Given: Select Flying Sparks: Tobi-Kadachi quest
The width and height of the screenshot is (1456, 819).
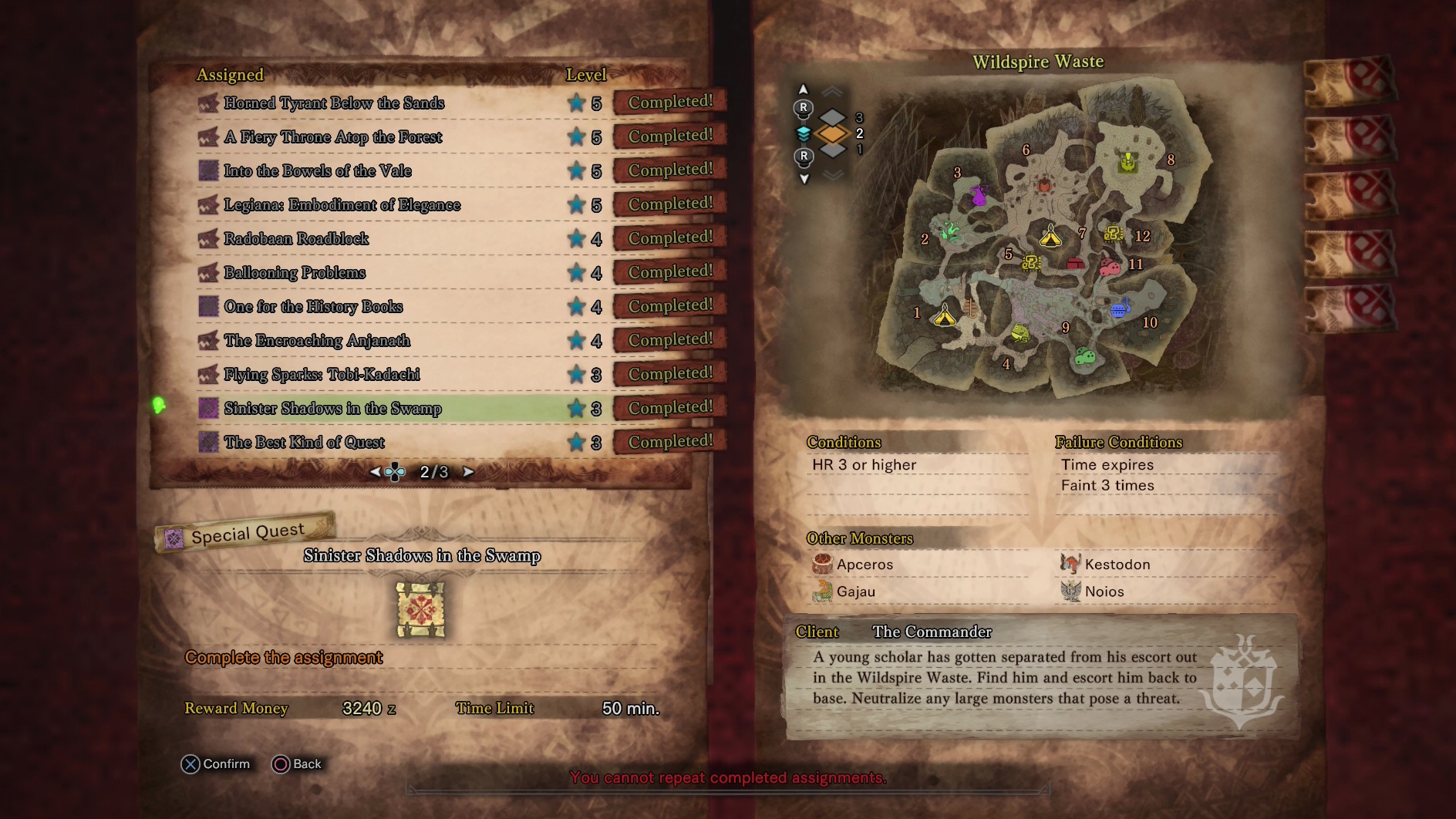Looking at the screenshot, I should click(322, 375).
